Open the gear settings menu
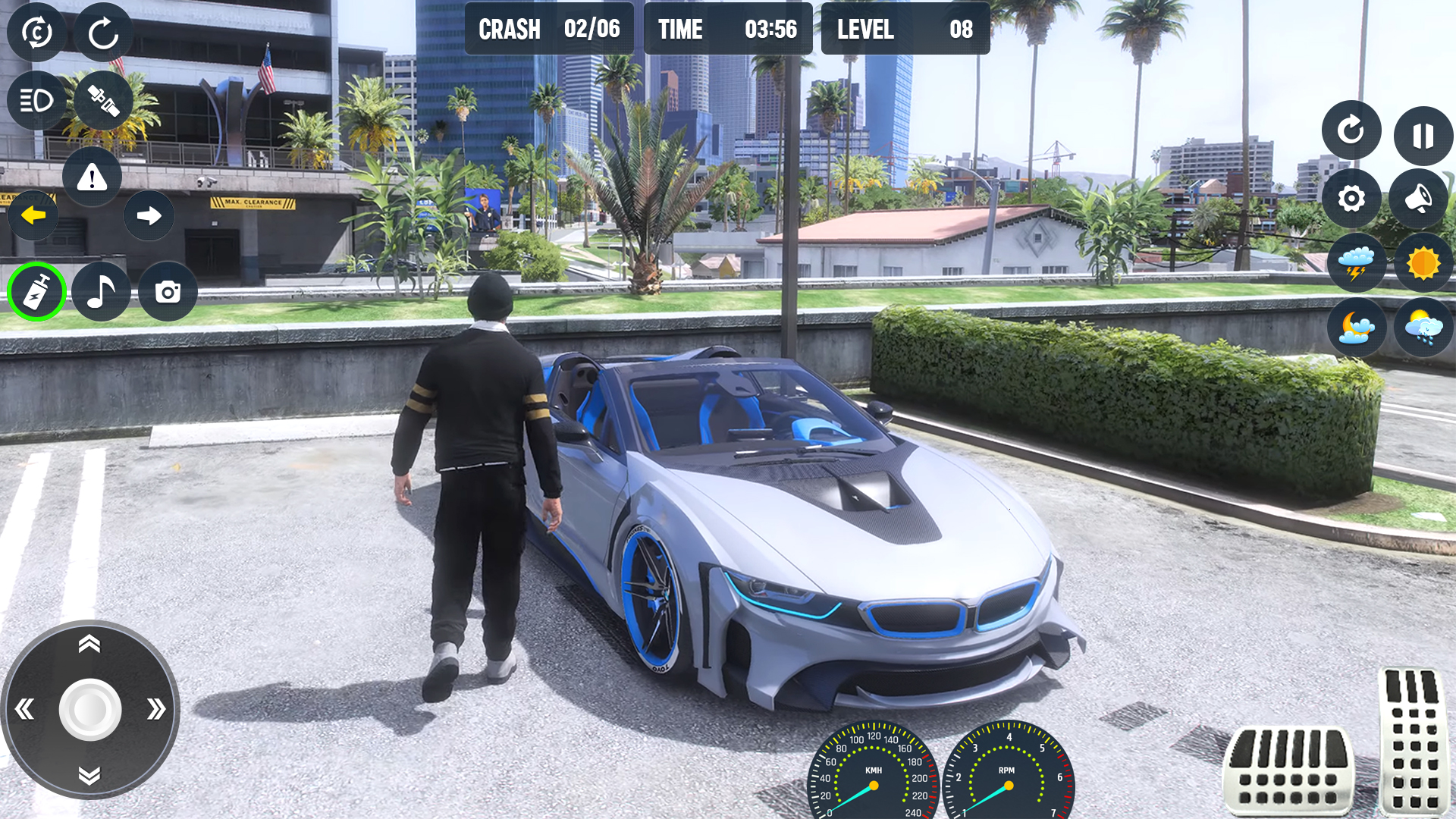The height and width of the screenshot is (819, 1456). 1351,199
